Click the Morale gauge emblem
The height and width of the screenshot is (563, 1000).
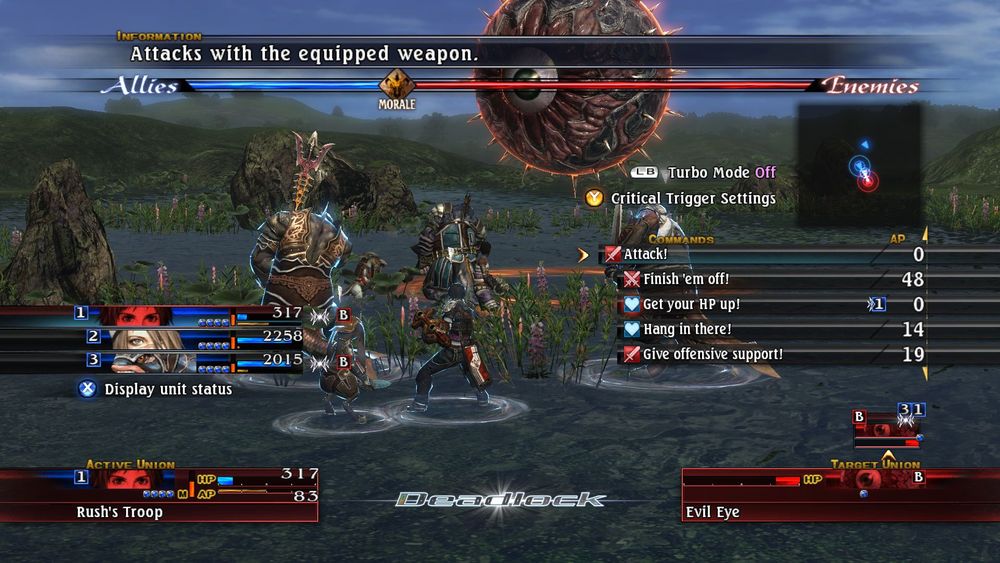pos(396,86)
